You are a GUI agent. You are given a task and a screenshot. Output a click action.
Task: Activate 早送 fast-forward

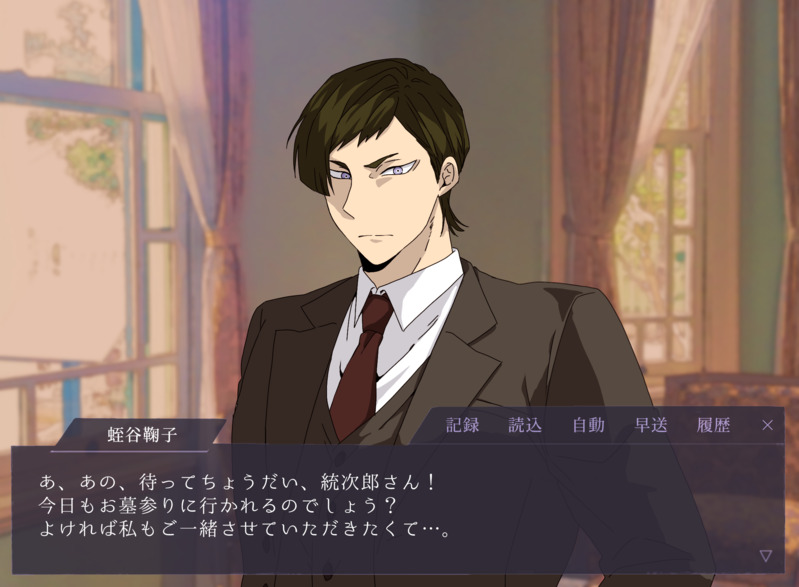click(x=651, y=425)
